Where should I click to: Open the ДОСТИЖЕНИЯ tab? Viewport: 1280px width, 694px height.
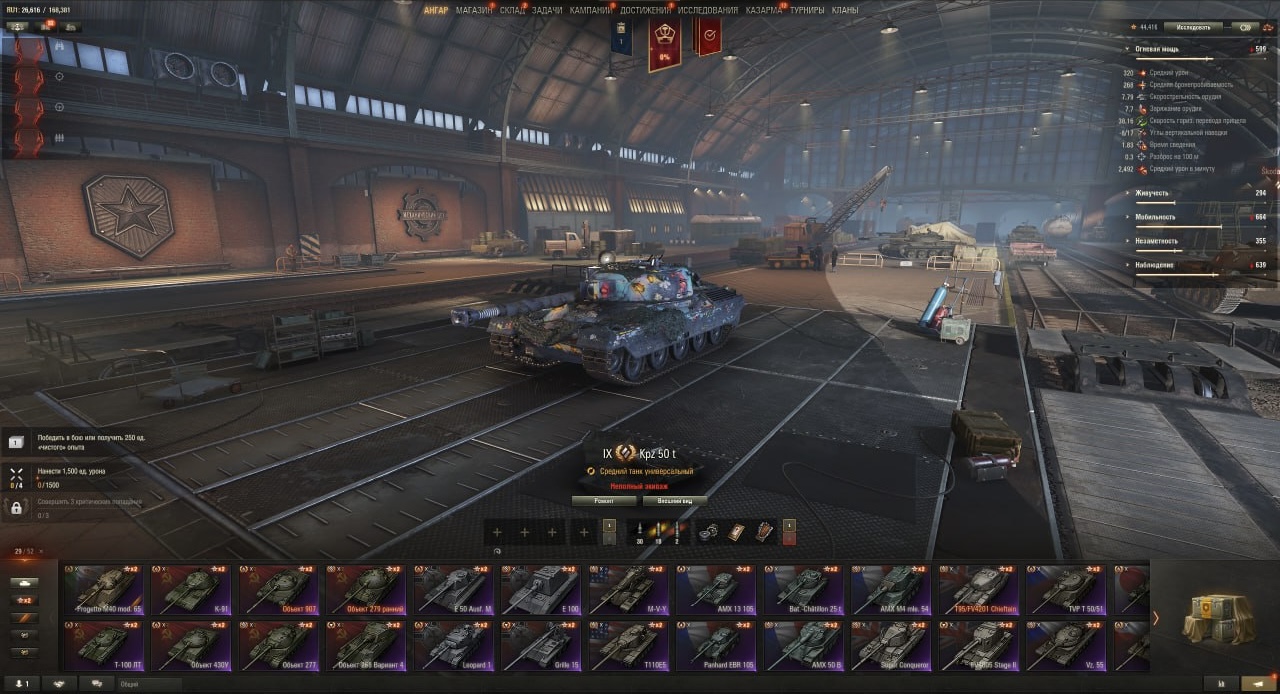click(645, 10)
